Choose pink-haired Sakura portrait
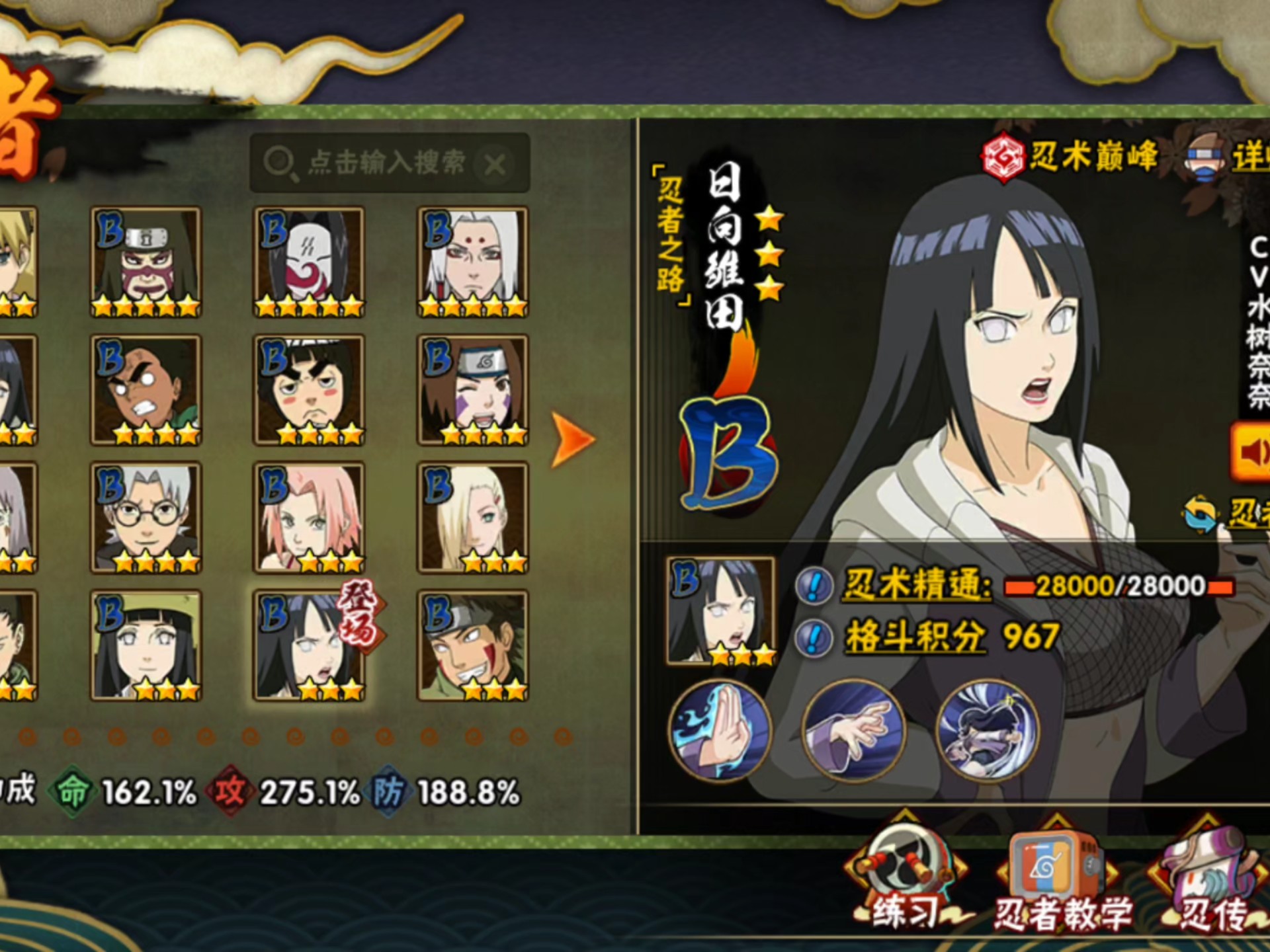 309,517
